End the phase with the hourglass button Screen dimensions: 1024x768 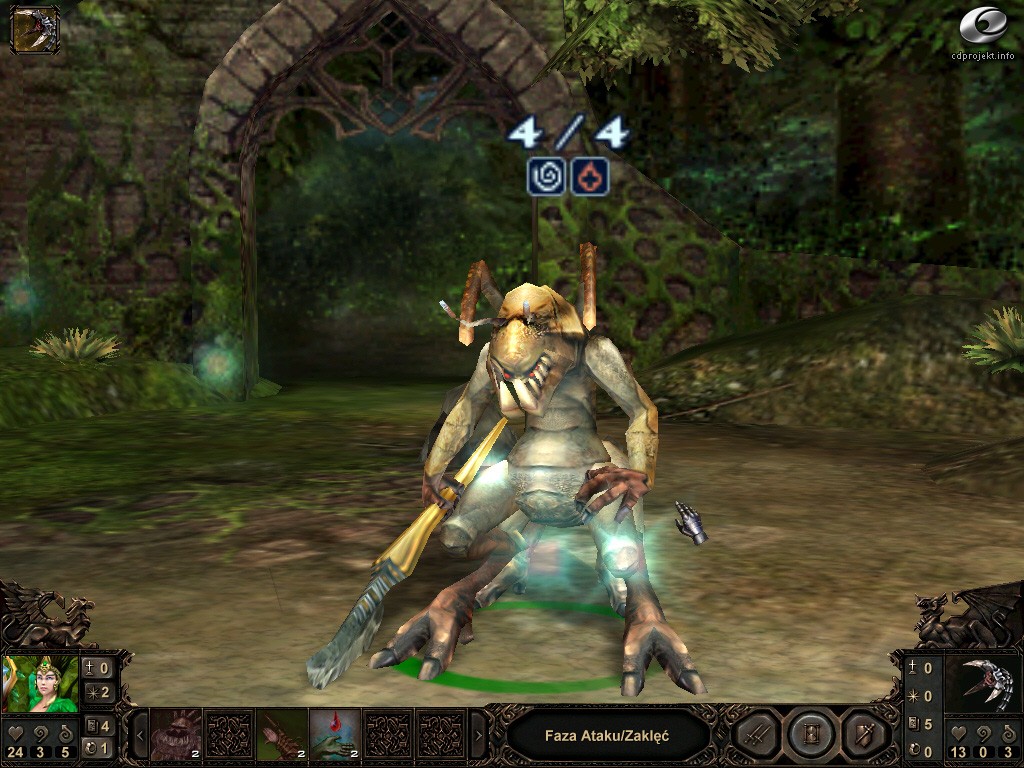tap(809, 736)
